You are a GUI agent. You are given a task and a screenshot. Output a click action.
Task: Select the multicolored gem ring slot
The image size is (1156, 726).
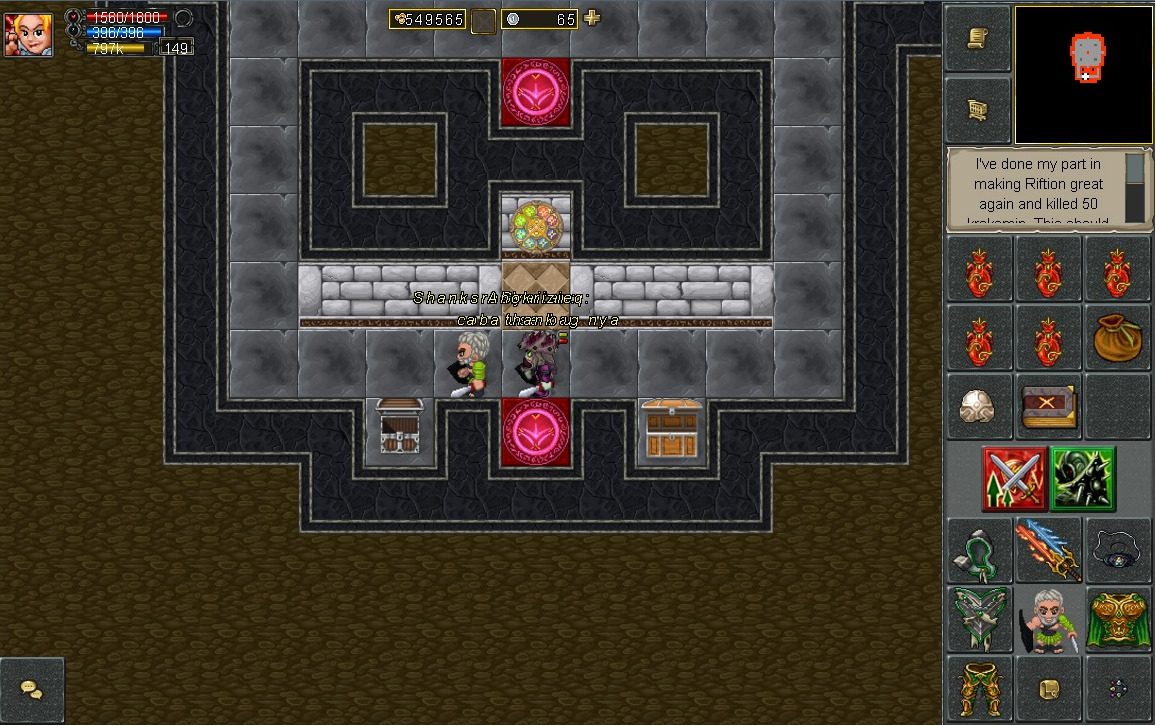coord(1117,688)
